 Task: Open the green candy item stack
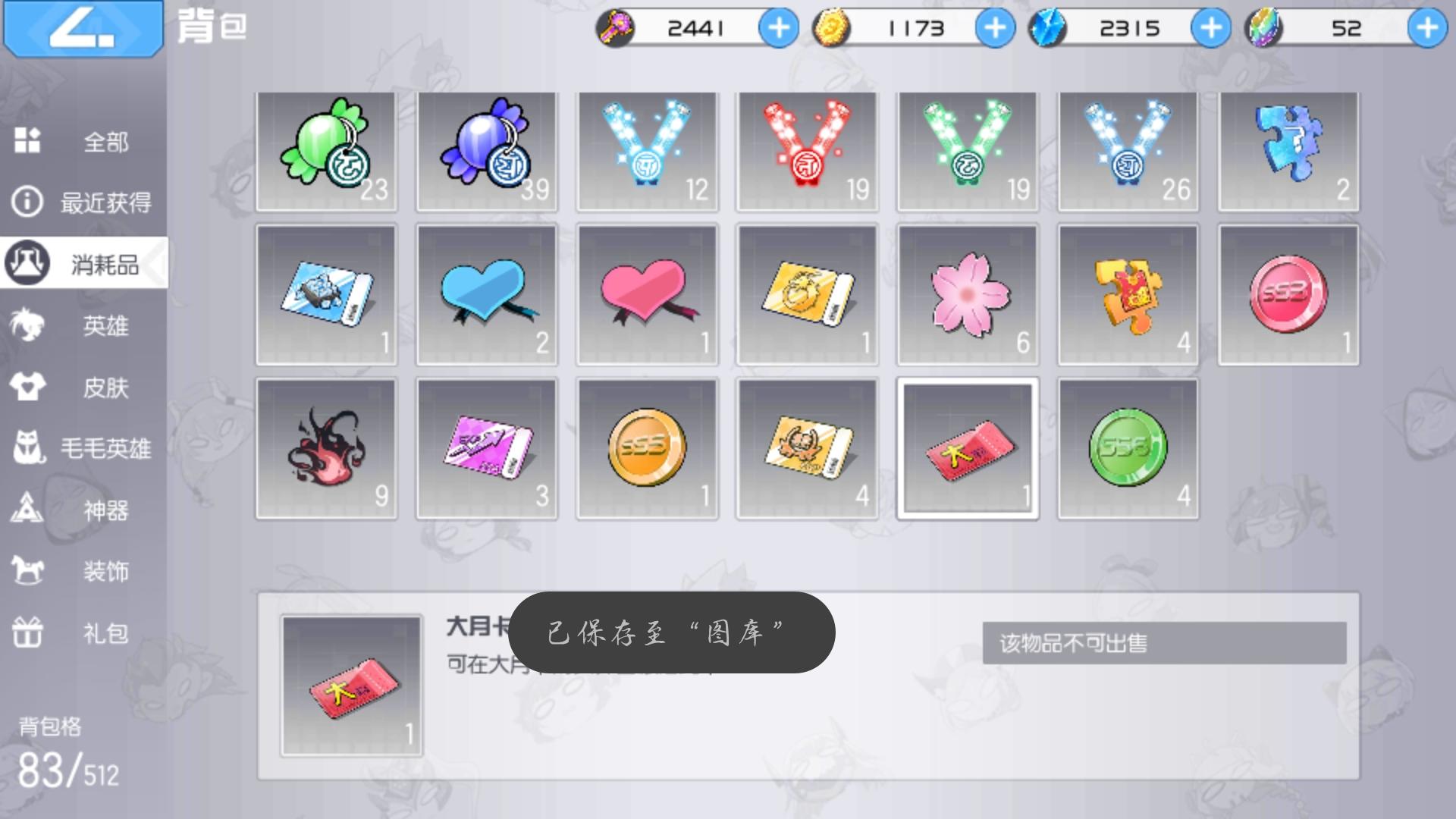[325, 150]
